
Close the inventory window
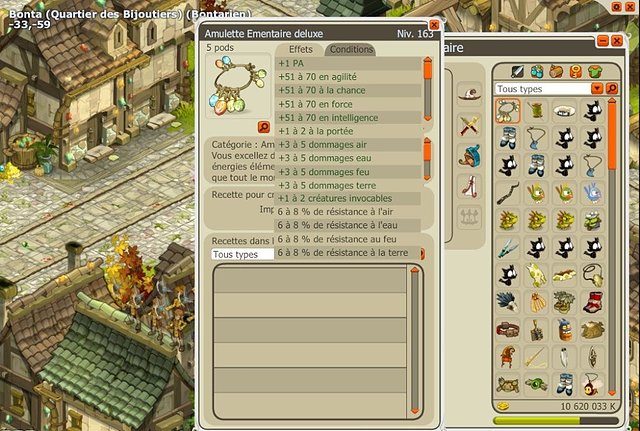point(617,43)
